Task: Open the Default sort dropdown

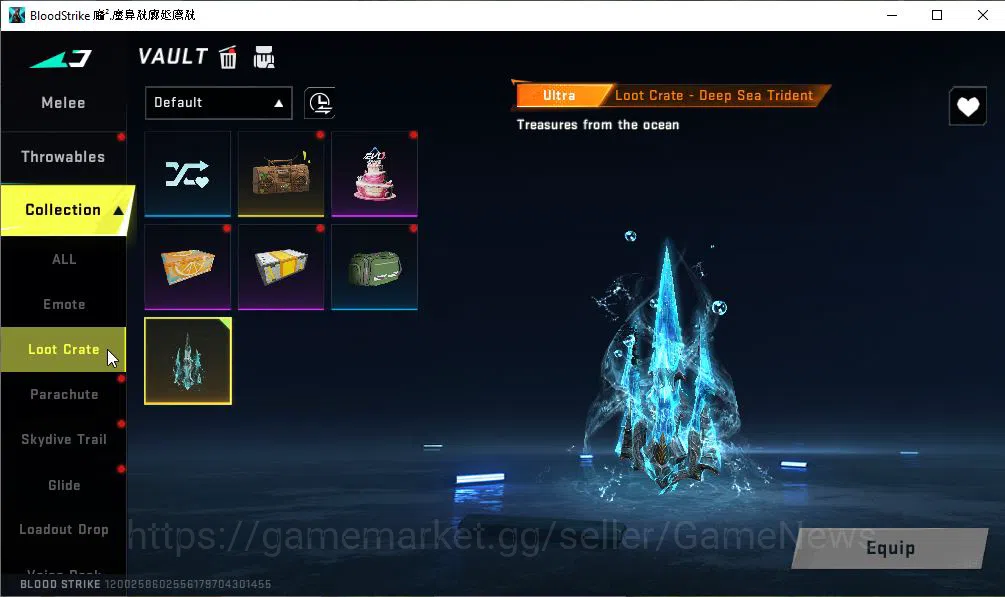Action: (x=218, y=102)
